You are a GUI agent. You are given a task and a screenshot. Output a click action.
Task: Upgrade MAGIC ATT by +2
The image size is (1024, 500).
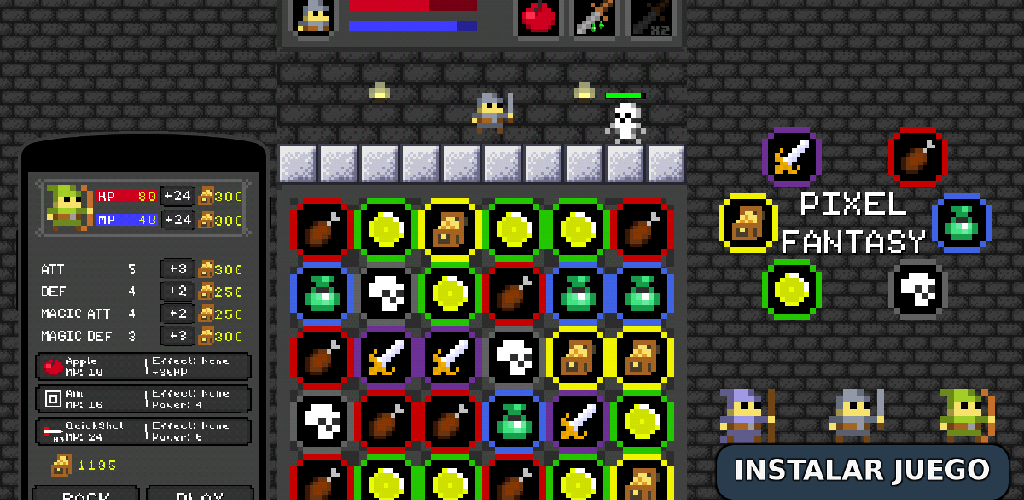176,314
